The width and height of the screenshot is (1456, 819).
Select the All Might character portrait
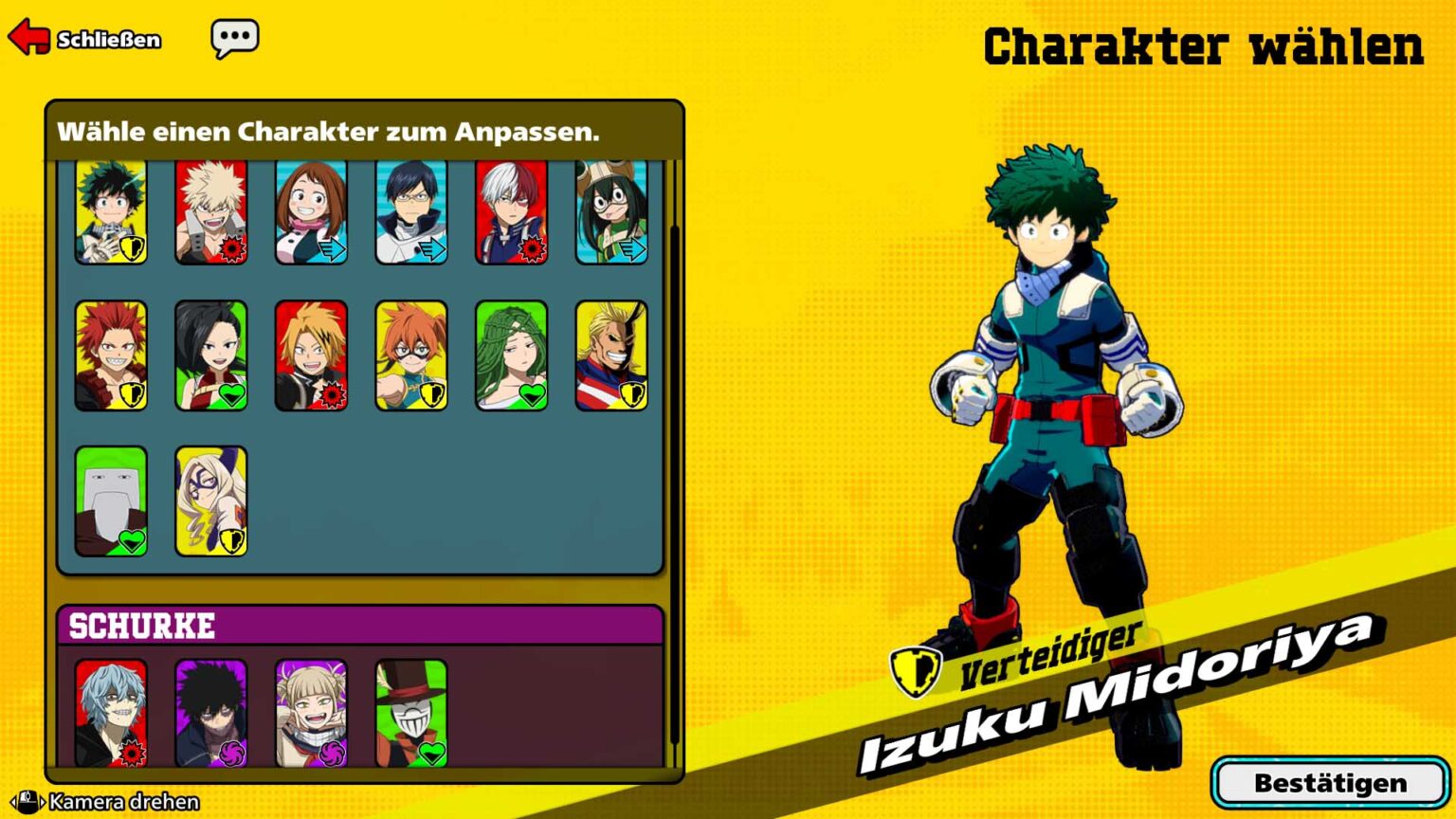click(x=613, y=355)
